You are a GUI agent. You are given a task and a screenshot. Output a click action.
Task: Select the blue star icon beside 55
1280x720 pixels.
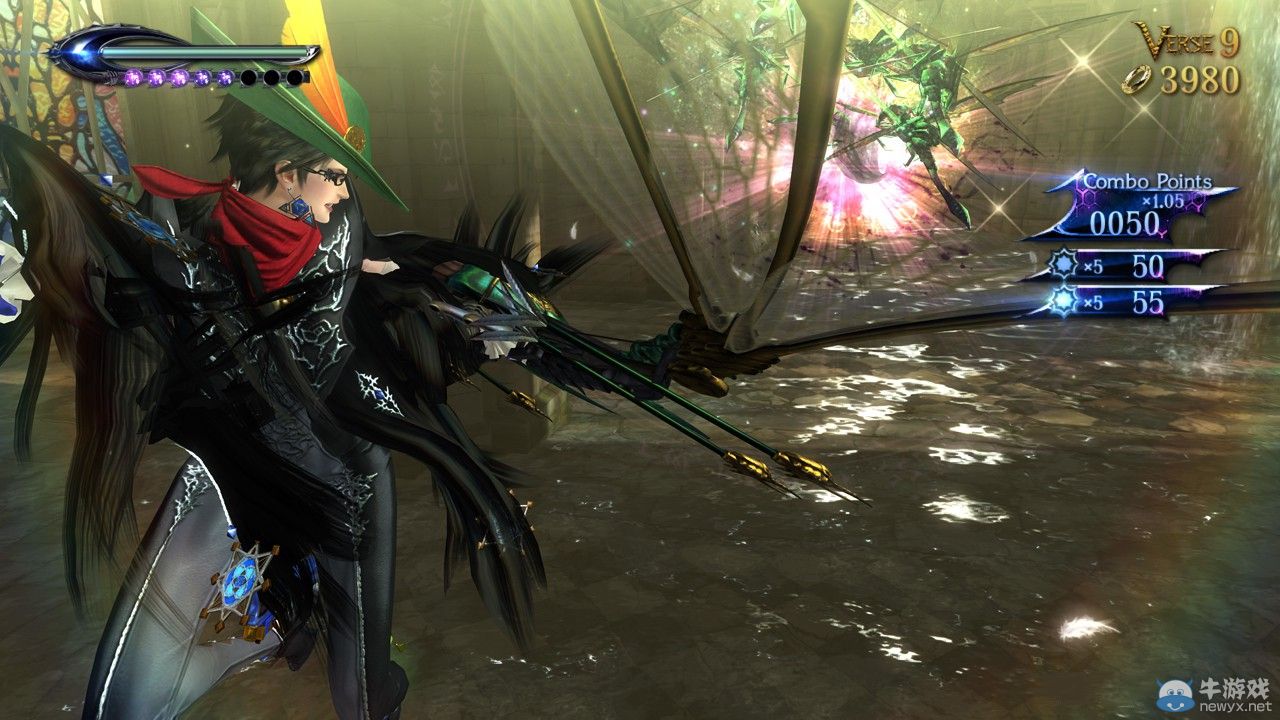click(x=1063, y=300)
